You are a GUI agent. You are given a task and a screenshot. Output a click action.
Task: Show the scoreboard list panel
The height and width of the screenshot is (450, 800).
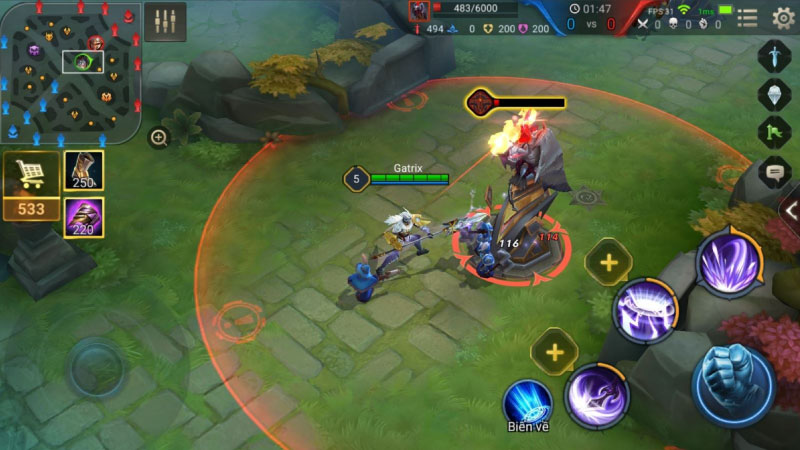click(747, 17)
